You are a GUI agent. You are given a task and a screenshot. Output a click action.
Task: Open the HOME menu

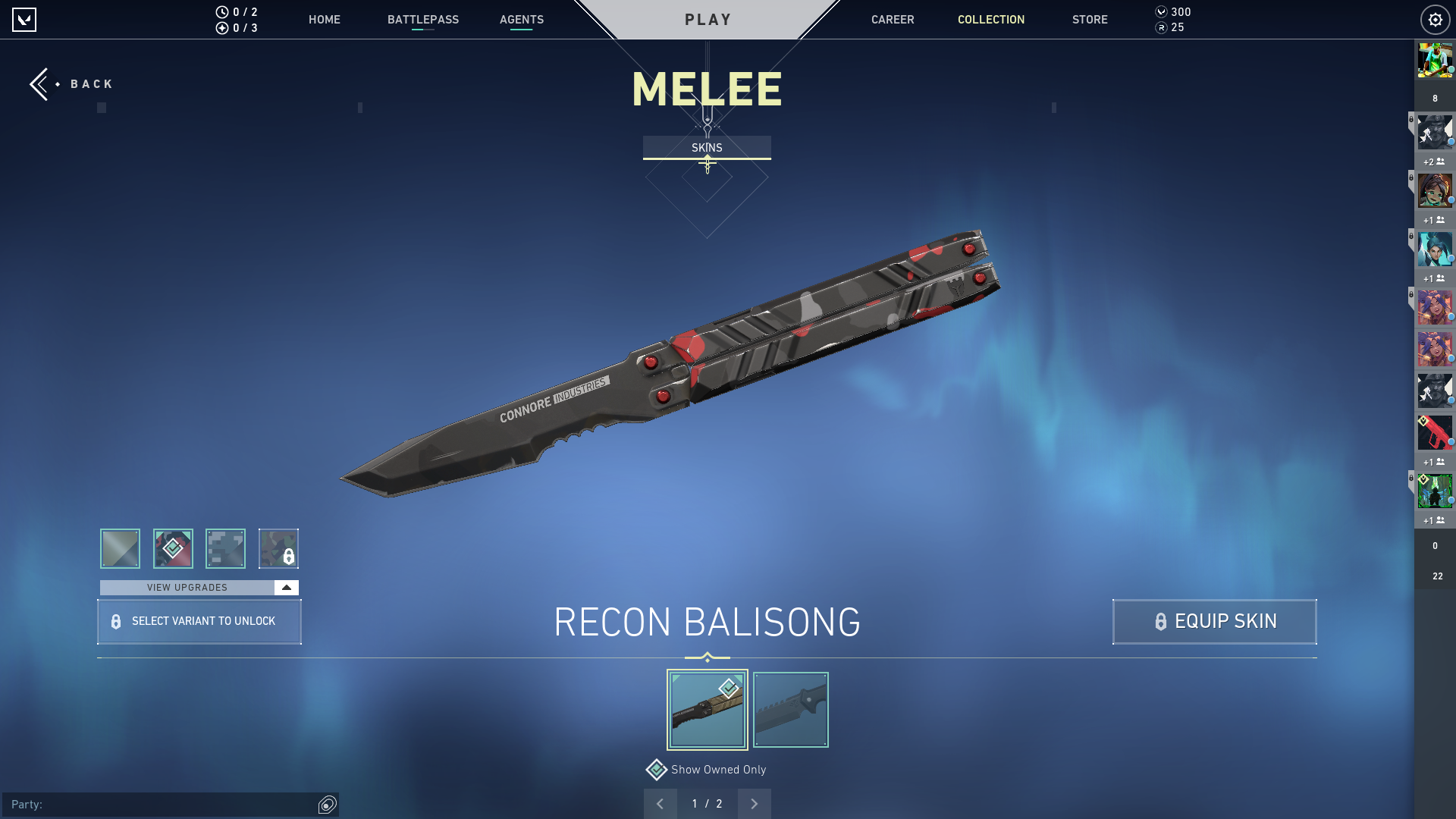[324, 20]
